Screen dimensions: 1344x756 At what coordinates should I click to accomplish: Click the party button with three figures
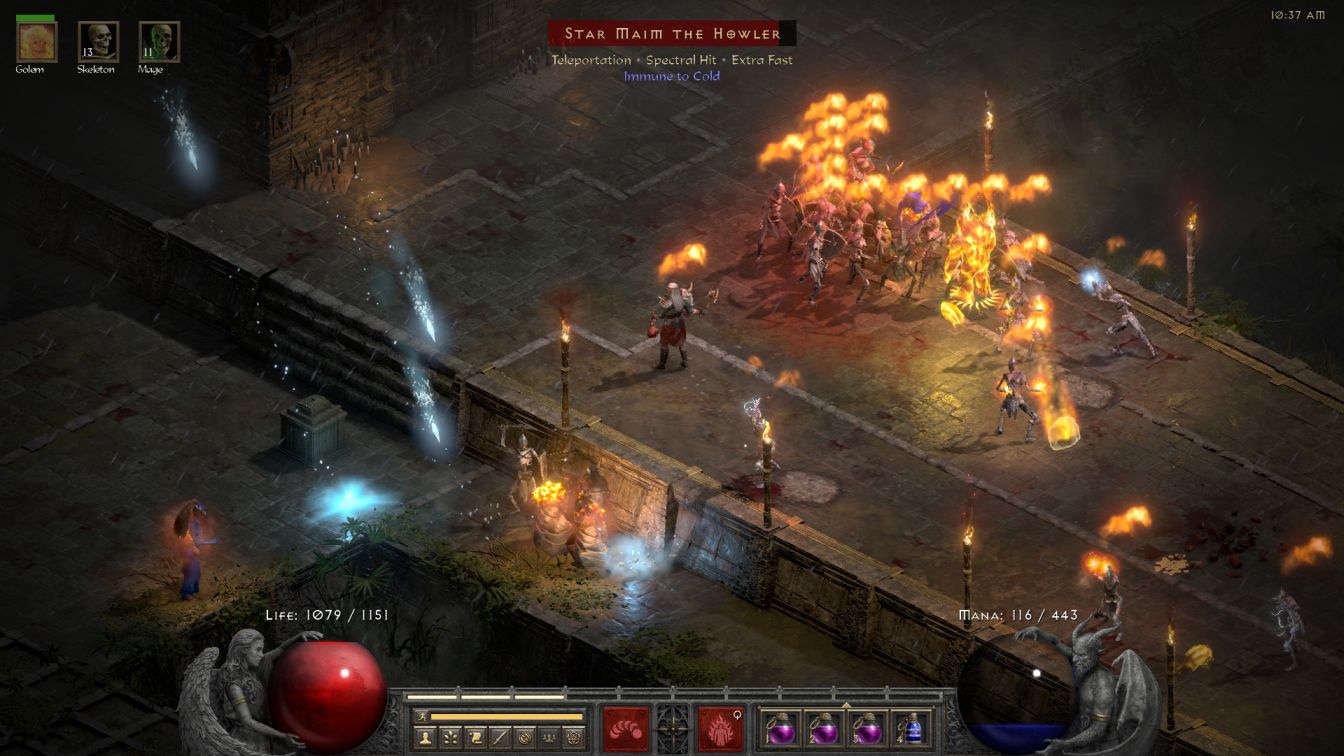tap(548, 738)
